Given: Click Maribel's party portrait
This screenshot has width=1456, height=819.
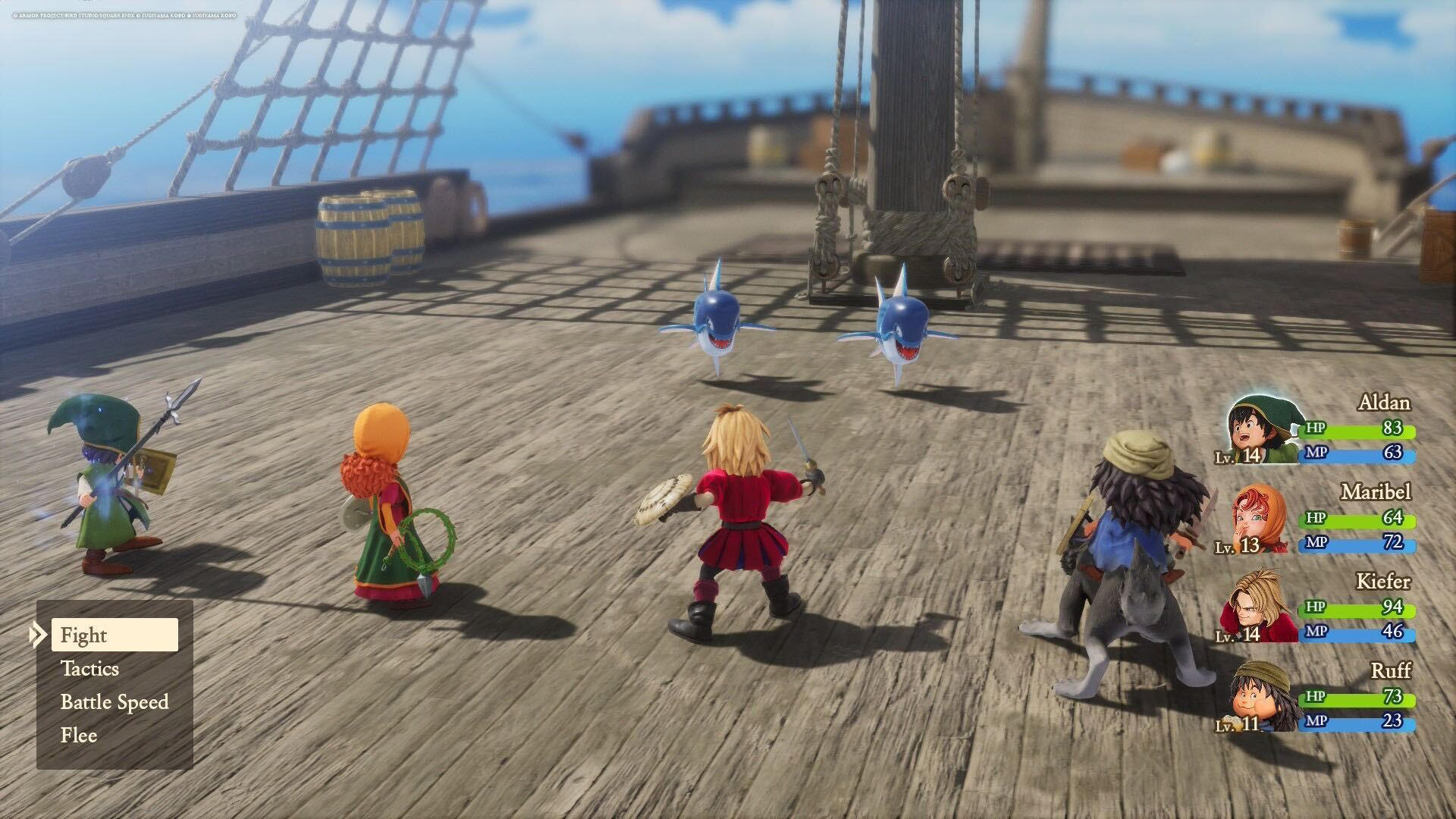Looking at the screenshot, I should [1259, 520].
